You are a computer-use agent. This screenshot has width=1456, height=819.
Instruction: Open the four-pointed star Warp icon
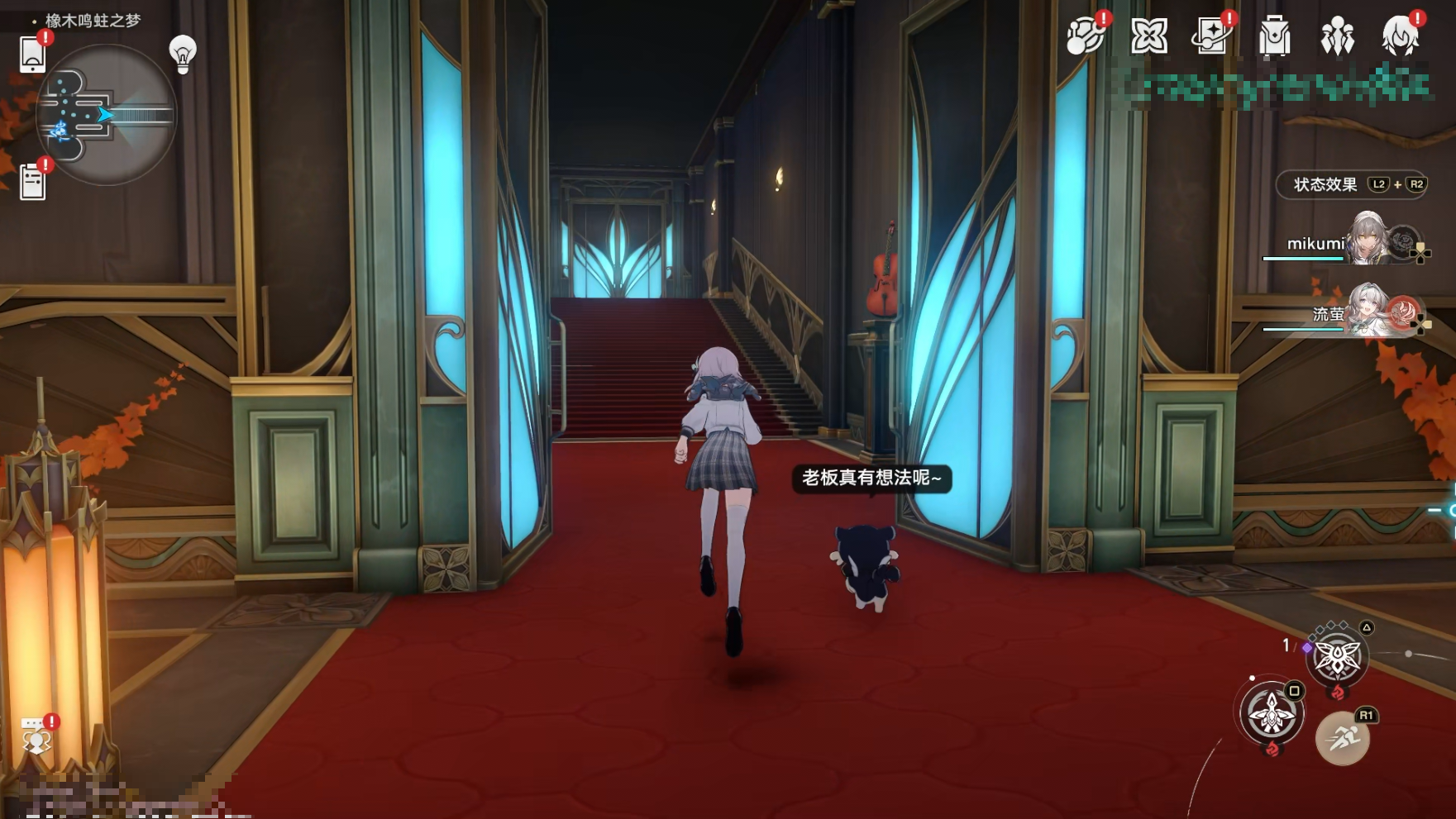[x=1148, y=36]
